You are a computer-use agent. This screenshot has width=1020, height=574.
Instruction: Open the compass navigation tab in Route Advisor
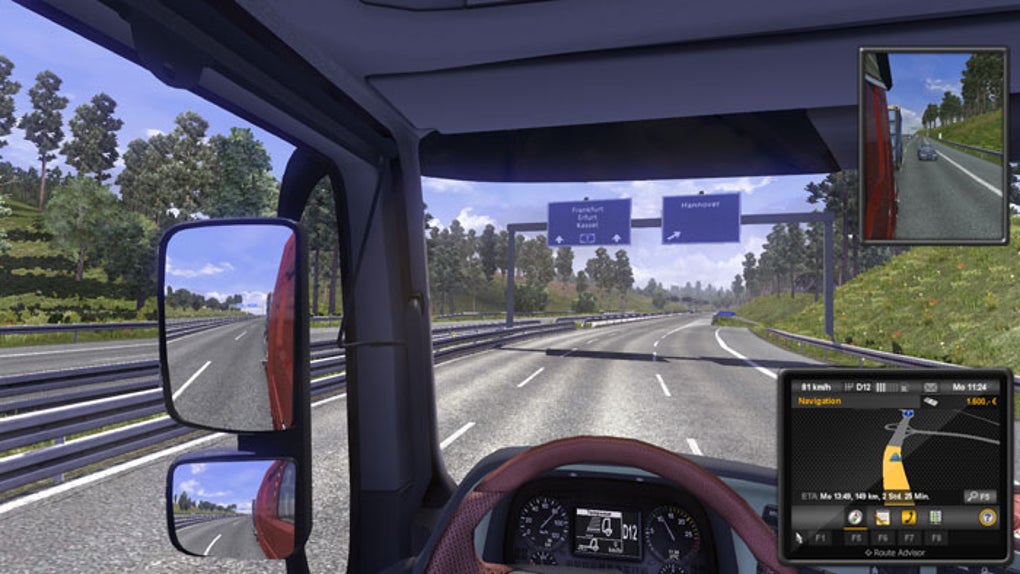coord(856,517)
